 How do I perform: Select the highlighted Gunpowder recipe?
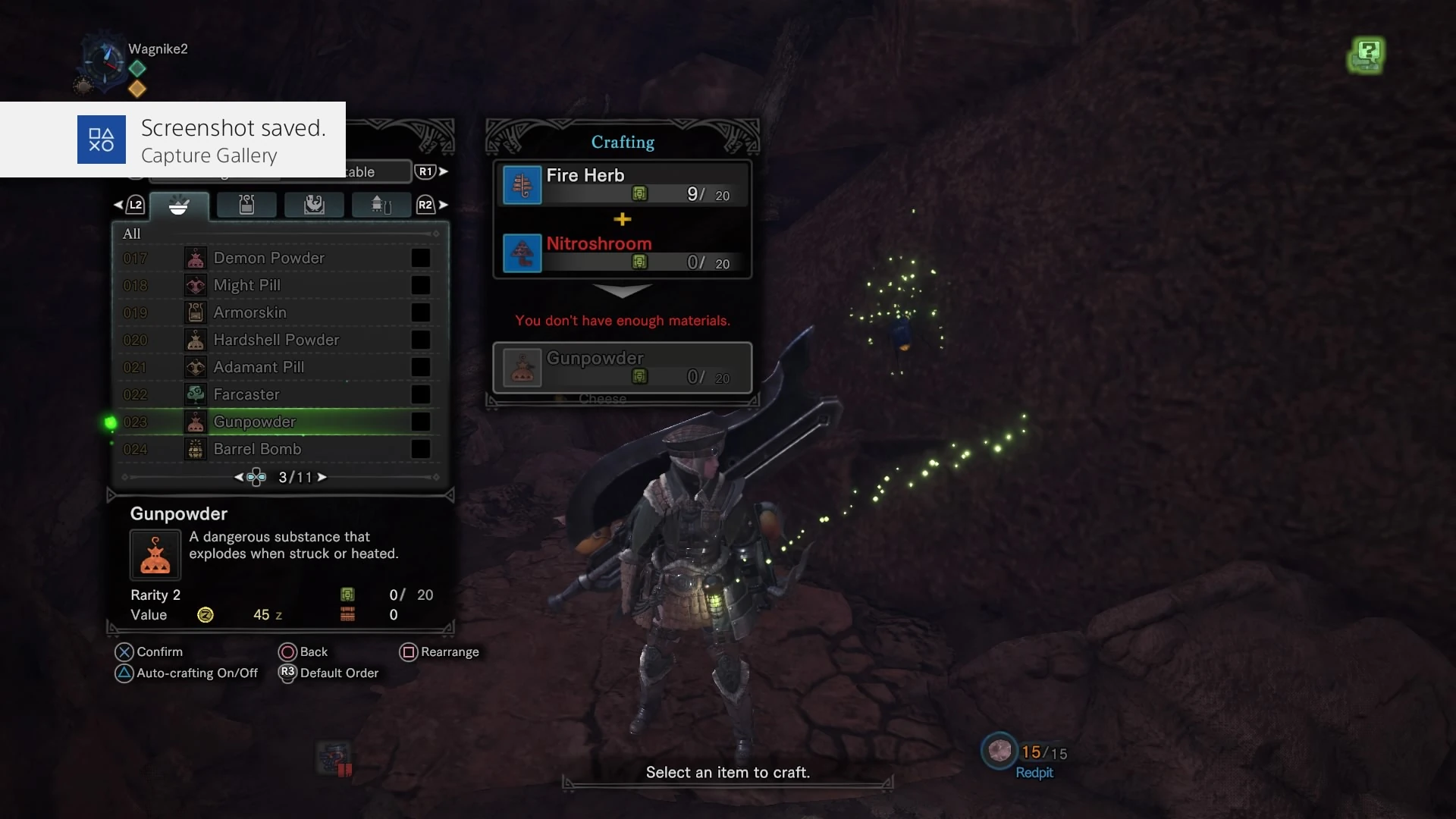pos(255,422)
